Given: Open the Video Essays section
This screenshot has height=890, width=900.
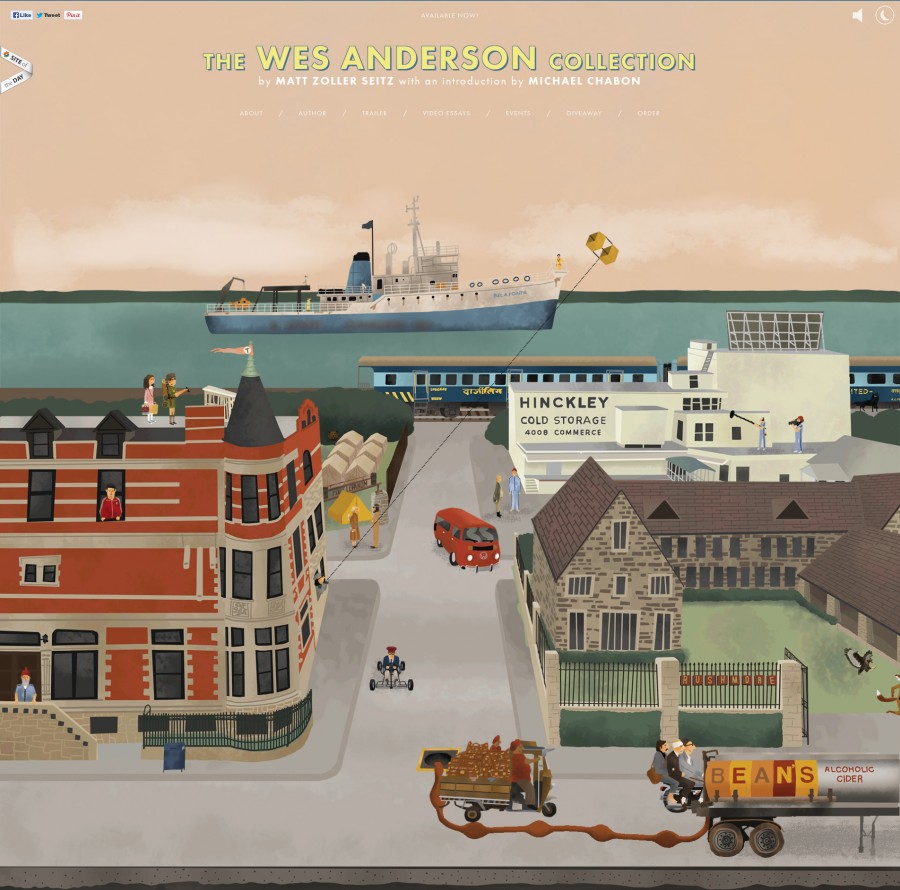Looking at the screenshot, I should click(x=446, y=113).
